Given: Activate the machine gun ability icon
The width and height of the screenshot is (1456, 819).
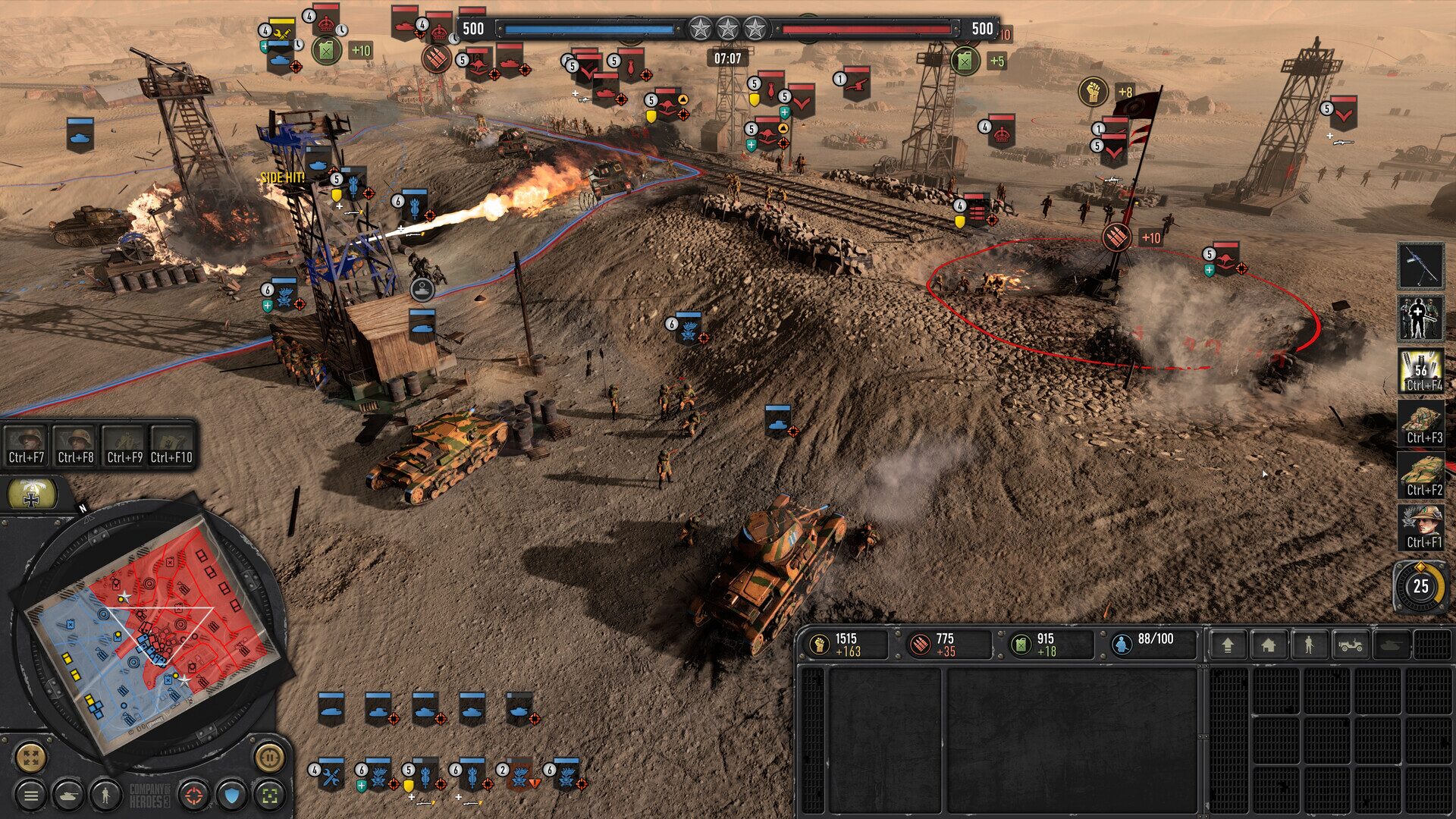Looking at the screenshot, I should (1420, 265).
